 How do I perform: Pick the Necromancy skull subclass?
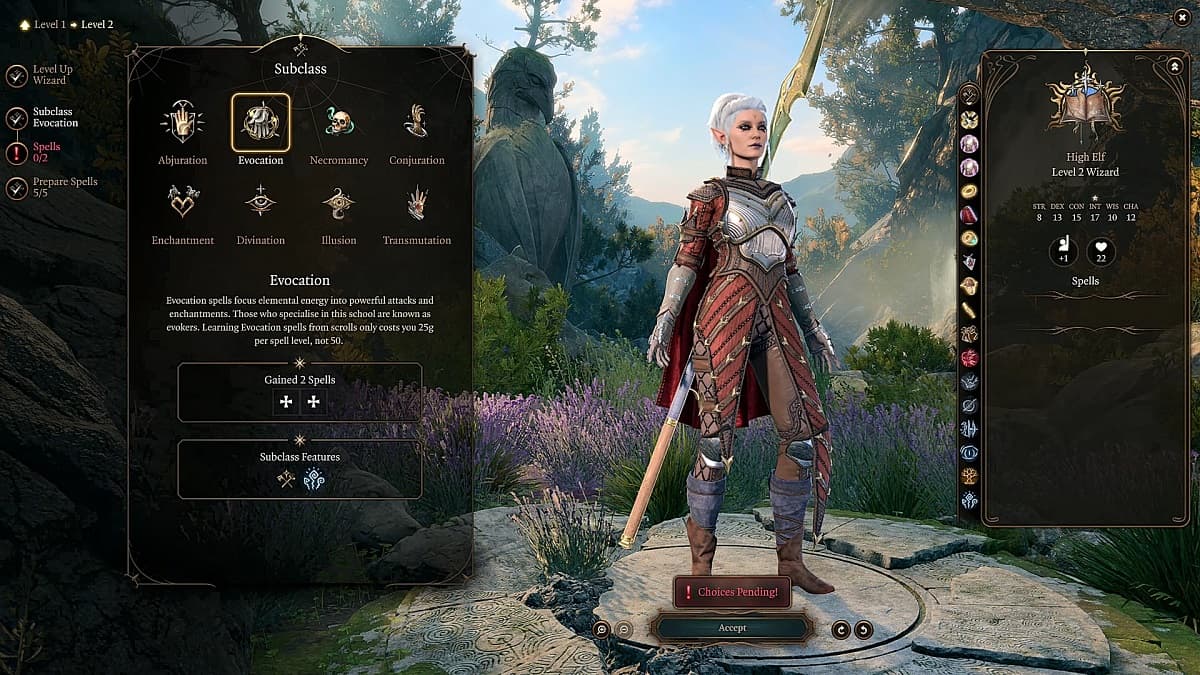click(339, 122)
